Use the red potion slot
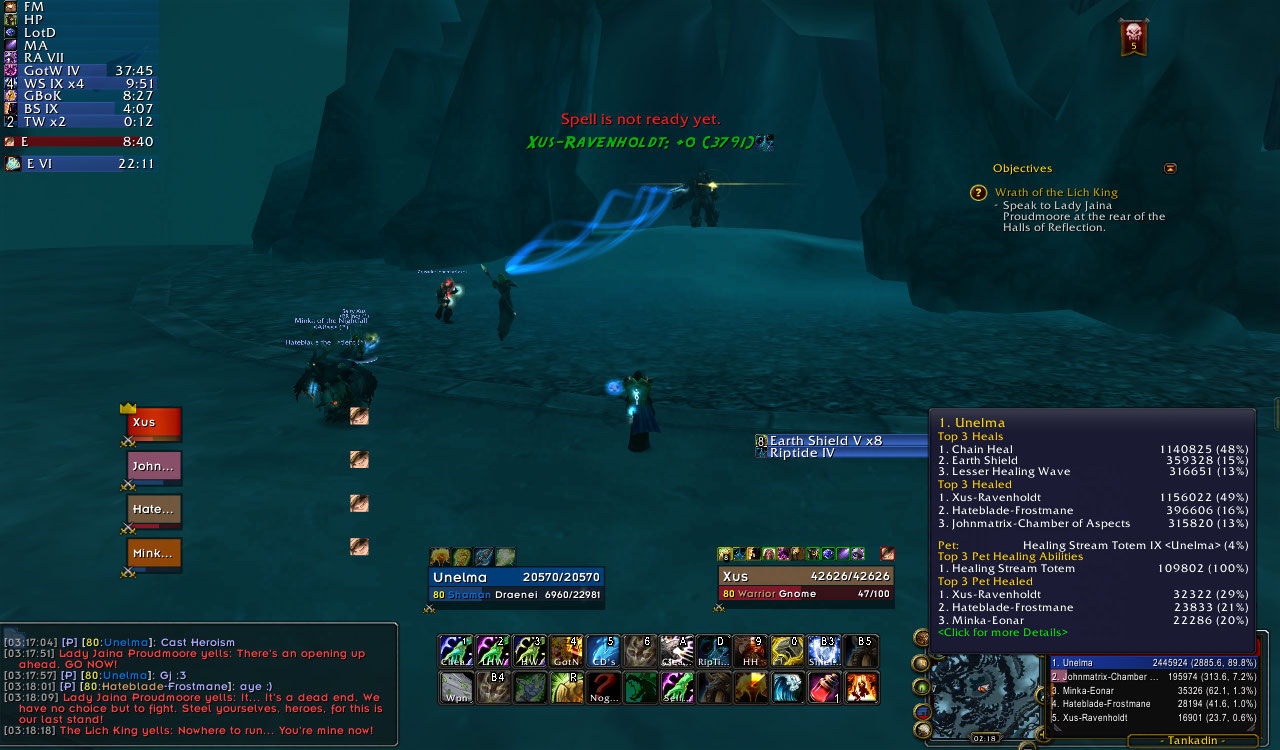Image resolution: width=1280 pixels, height=750 pixels. point(824,687)
